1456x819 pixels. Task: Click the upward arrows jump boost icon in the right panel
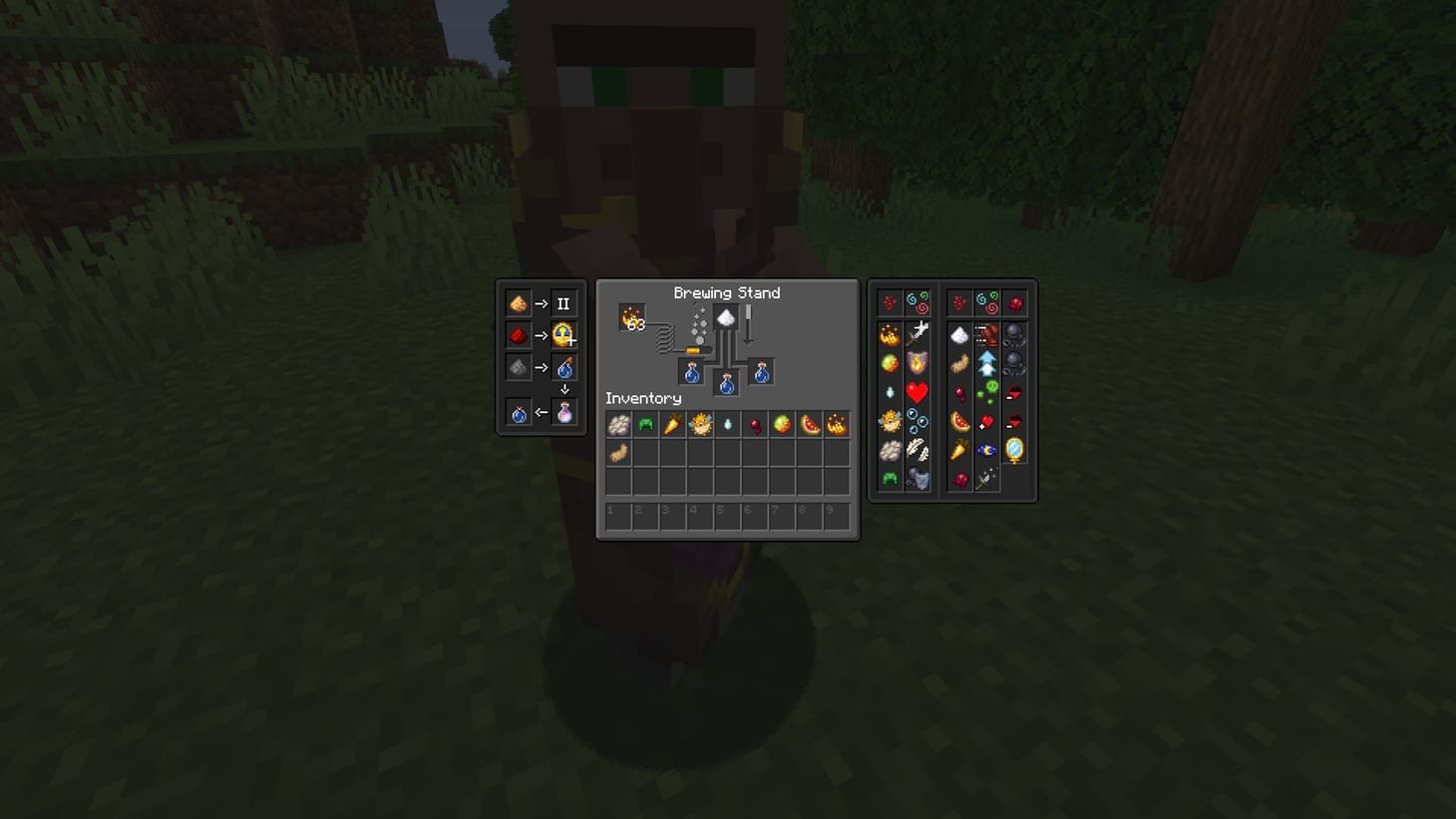click(x=986, y=362)
